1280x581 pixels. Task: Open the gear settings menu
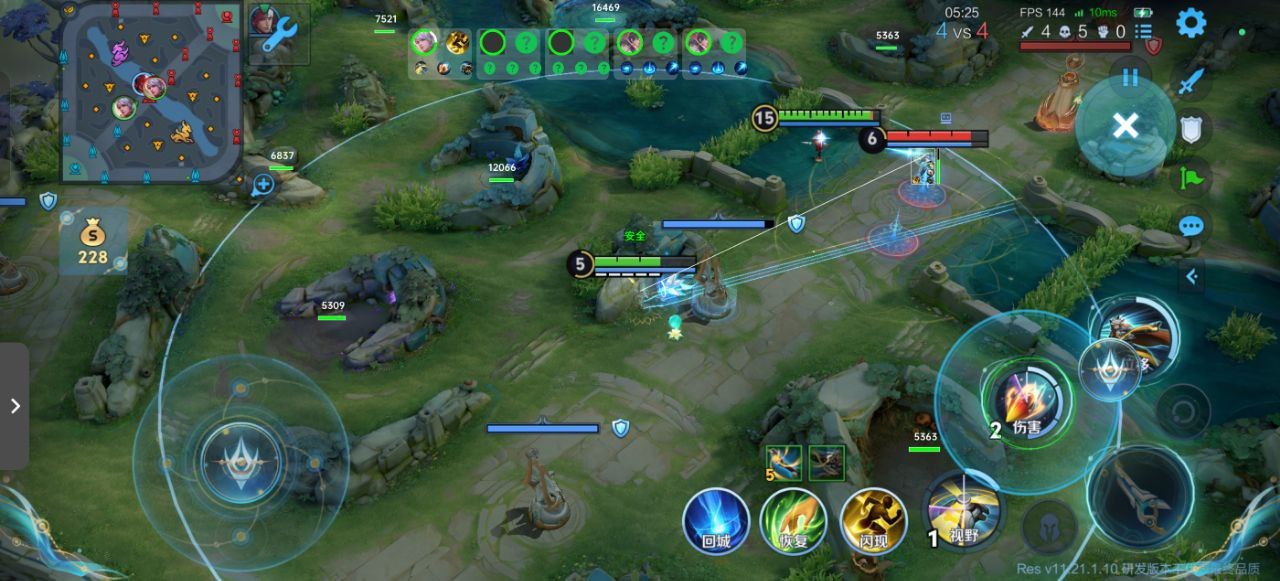(1190, 23)
